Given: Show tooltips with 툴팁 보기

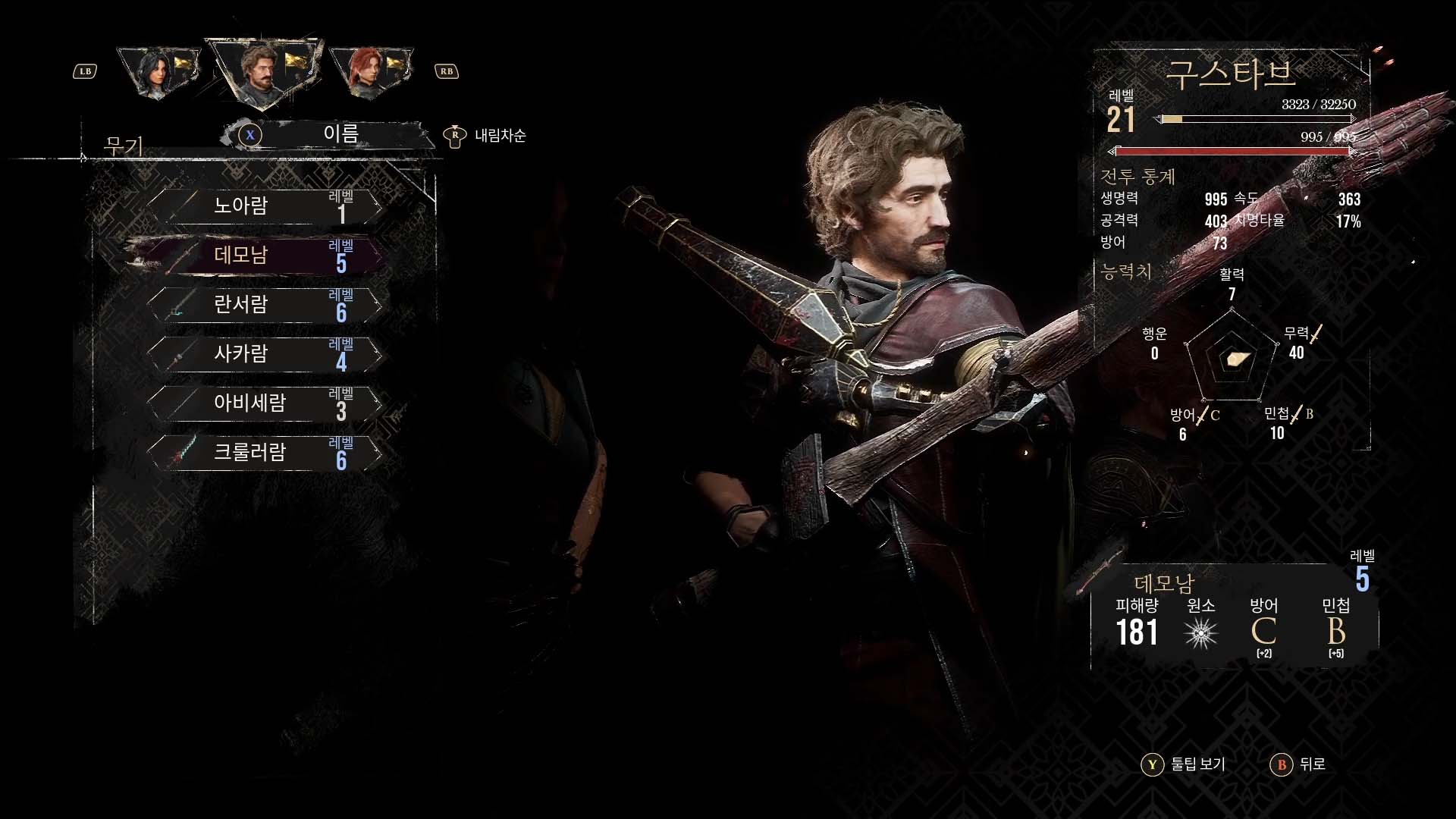Looking at the screenshot, I should click(1185, 764).
